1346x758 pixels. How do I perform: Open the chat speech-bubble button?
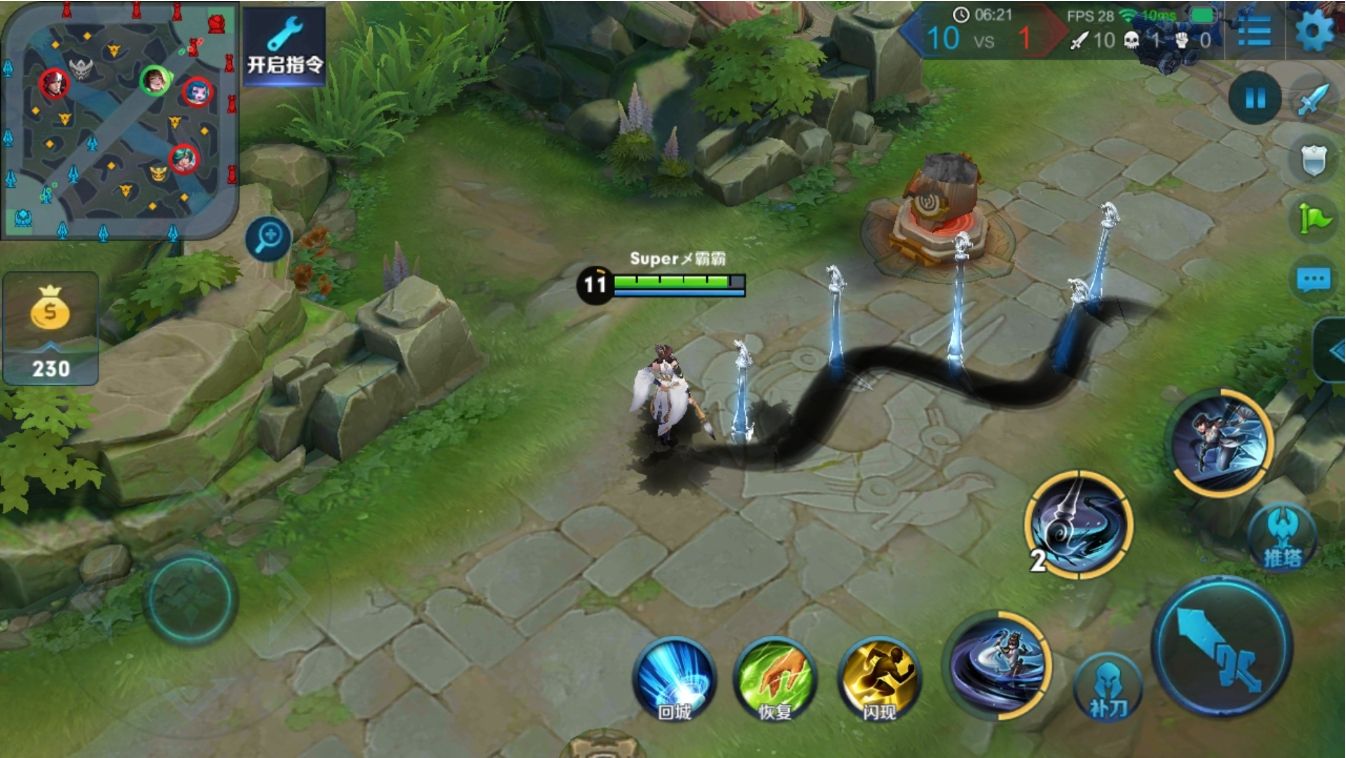pyautogui.click(x=1313, y=279)
